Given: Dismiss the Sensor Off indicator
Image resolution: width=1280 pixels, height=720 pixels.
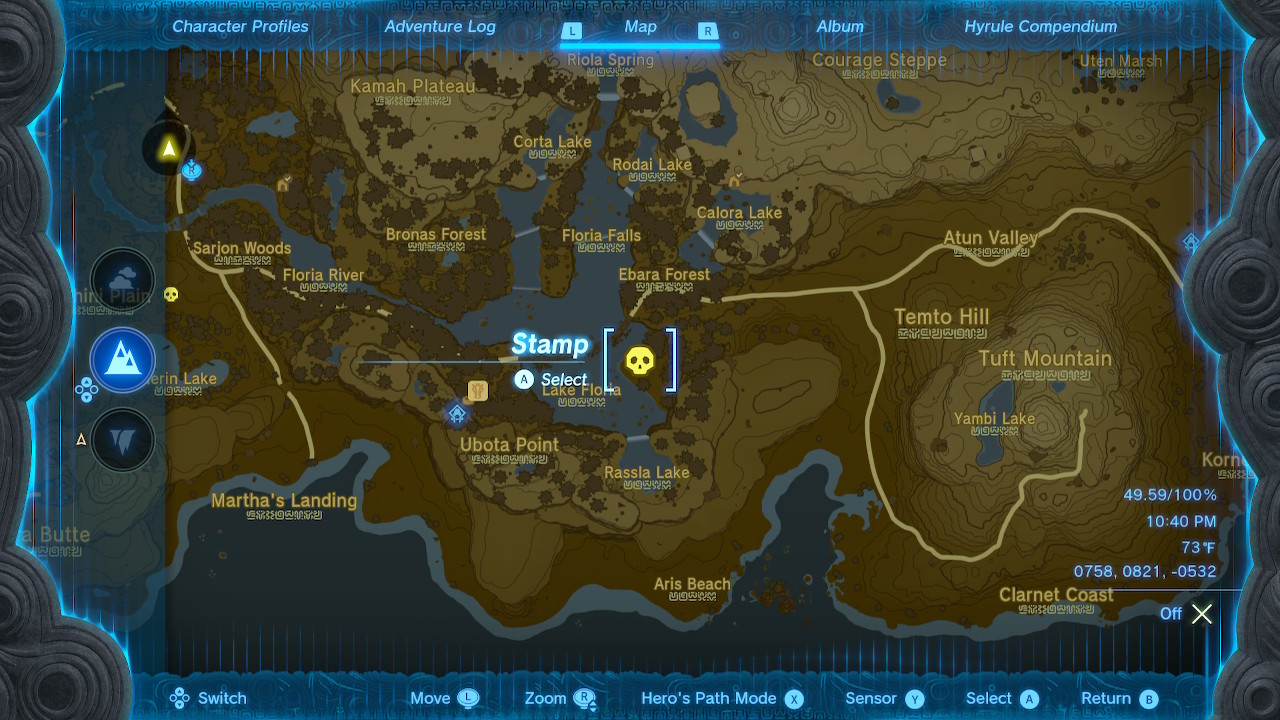Looking at the screenshot, I should point(1202,614).
